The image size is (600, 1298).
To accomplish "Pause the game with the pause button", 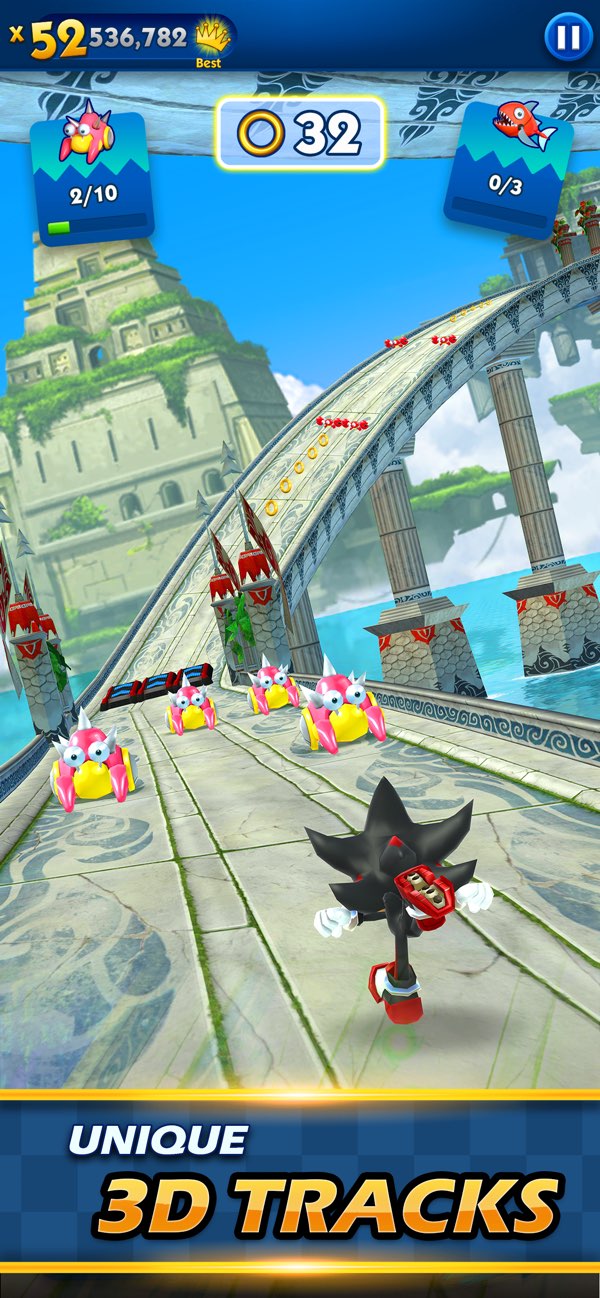I will click(x=567, y=38).
